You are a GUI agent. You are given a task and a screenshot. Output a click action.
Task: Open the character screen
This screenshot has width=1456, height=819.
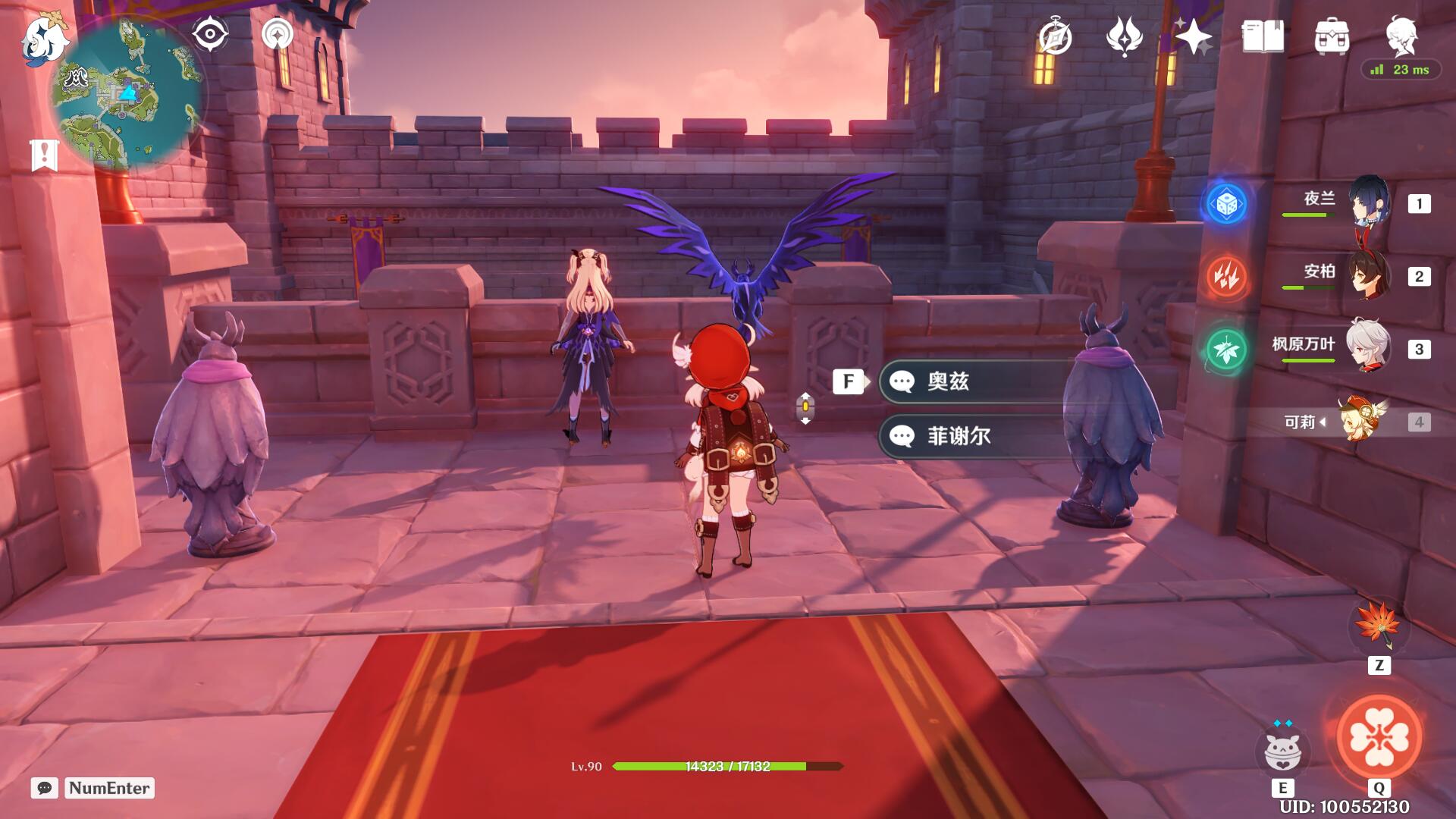(x=1401, y=35)
